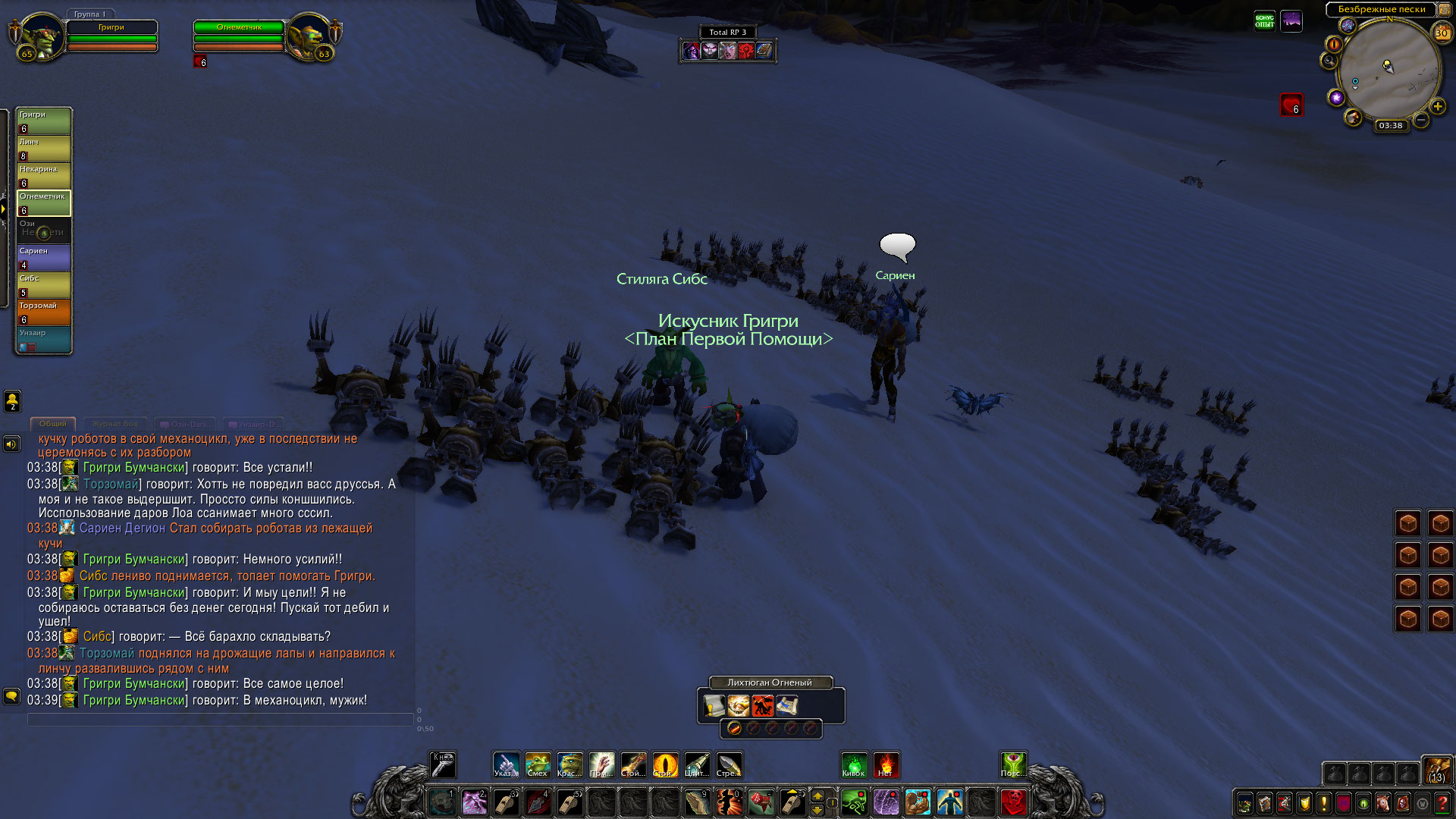
Task: Use the Смех frog emote button
Action: click(x=538, y=765)
